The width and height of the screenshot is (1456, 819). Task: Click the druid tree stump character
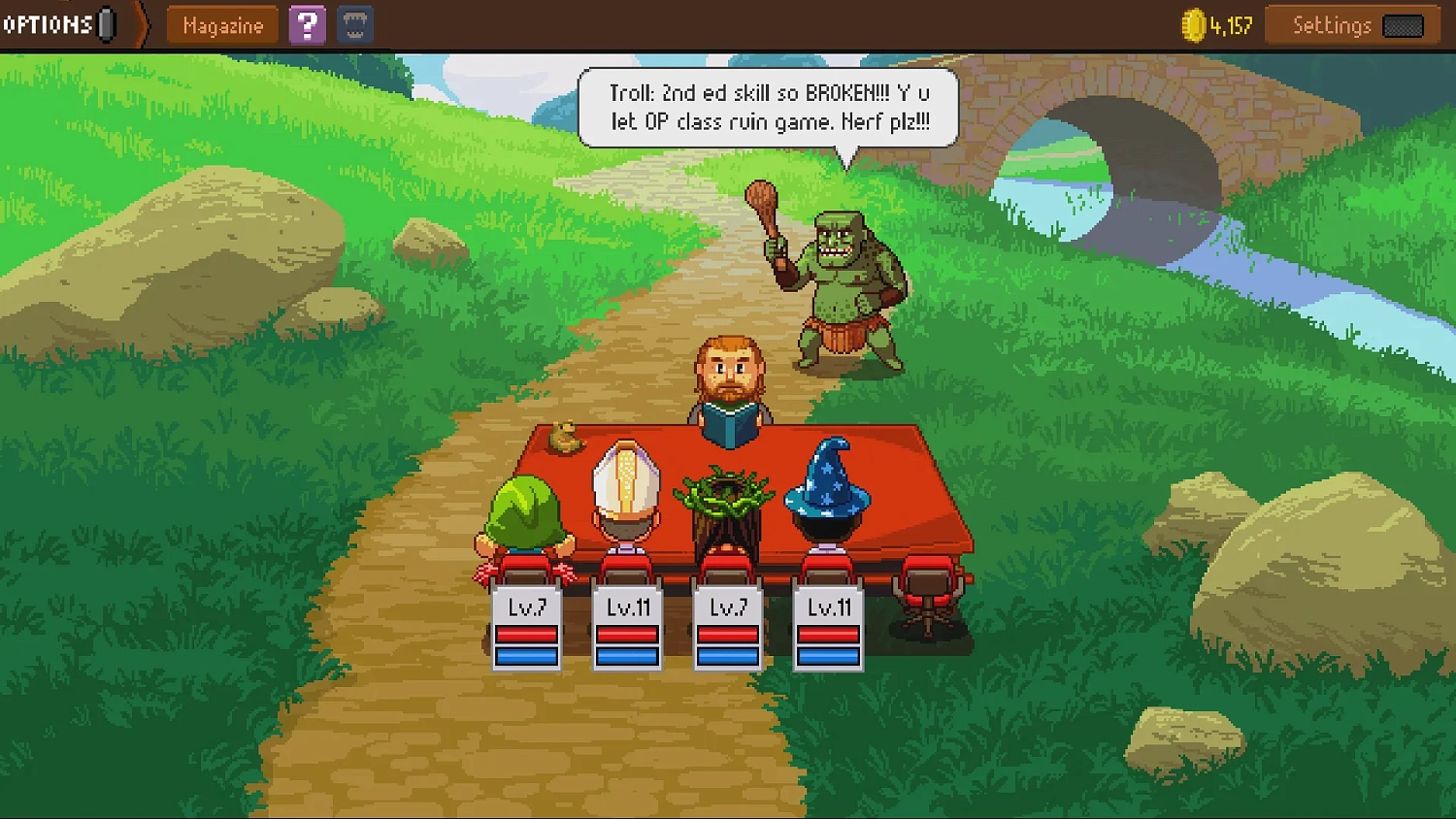pos(728,500)
